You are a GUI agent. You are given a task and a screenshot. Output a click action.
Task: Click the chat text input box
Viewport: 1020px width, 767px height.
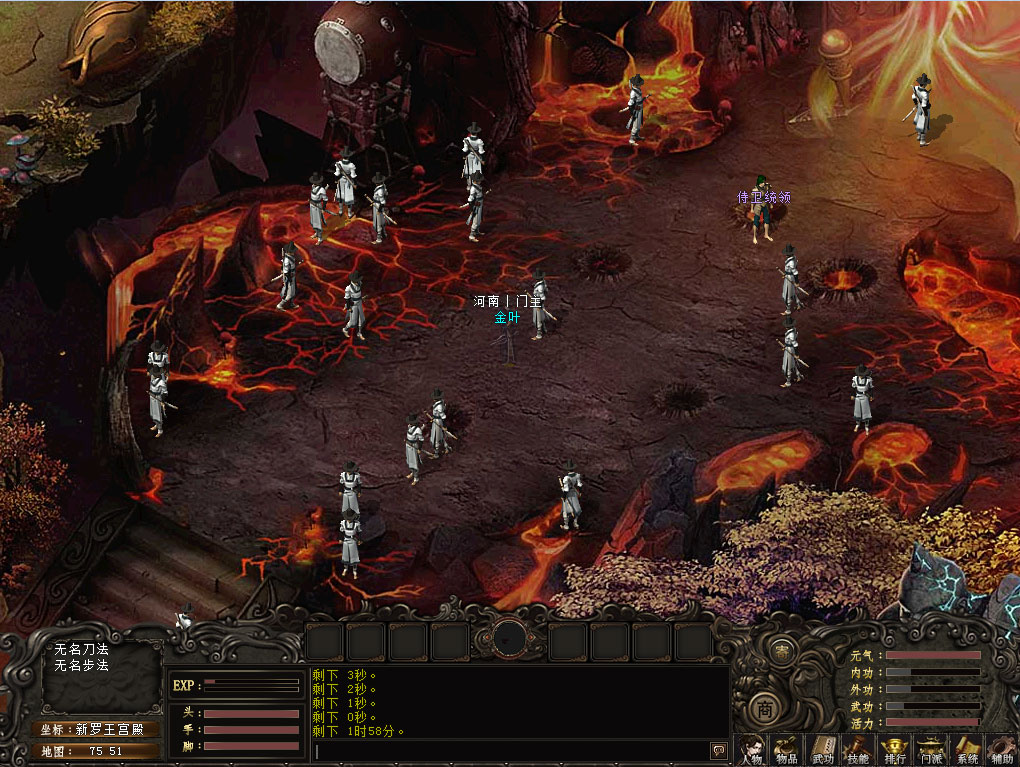[x=510, y=750]
